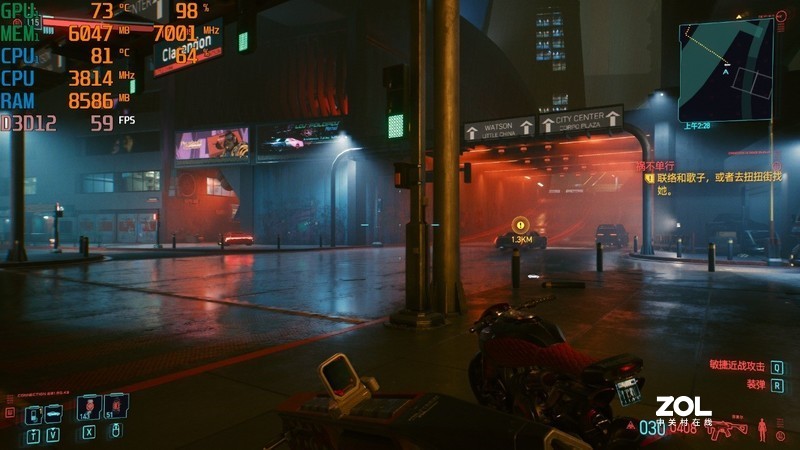Image resolution: width=800 pixels, height=450 pixels.
Task: Open the minimap in the corner
Action: [726, 72]
